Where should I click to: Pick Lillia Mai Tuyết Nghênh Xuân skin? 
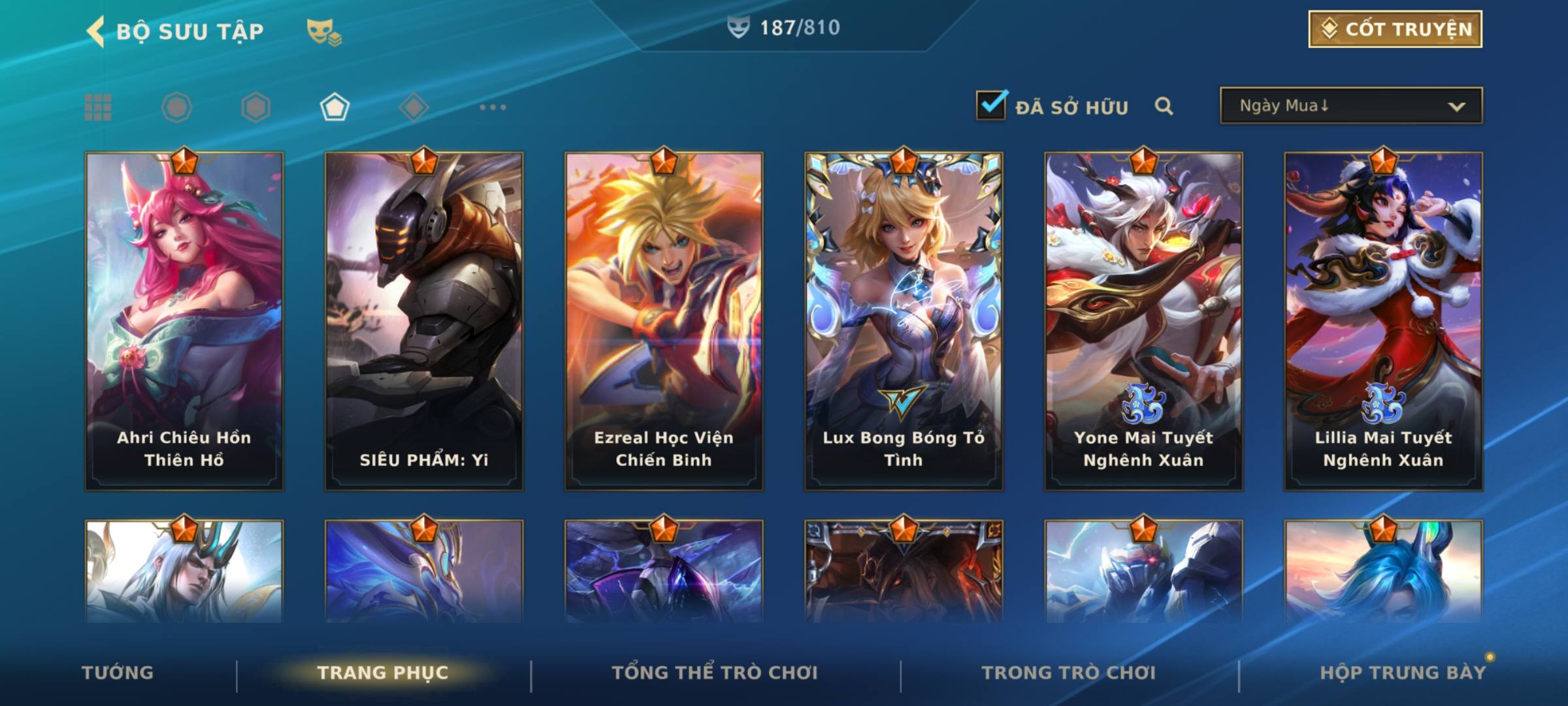[x=1383, y=322]
